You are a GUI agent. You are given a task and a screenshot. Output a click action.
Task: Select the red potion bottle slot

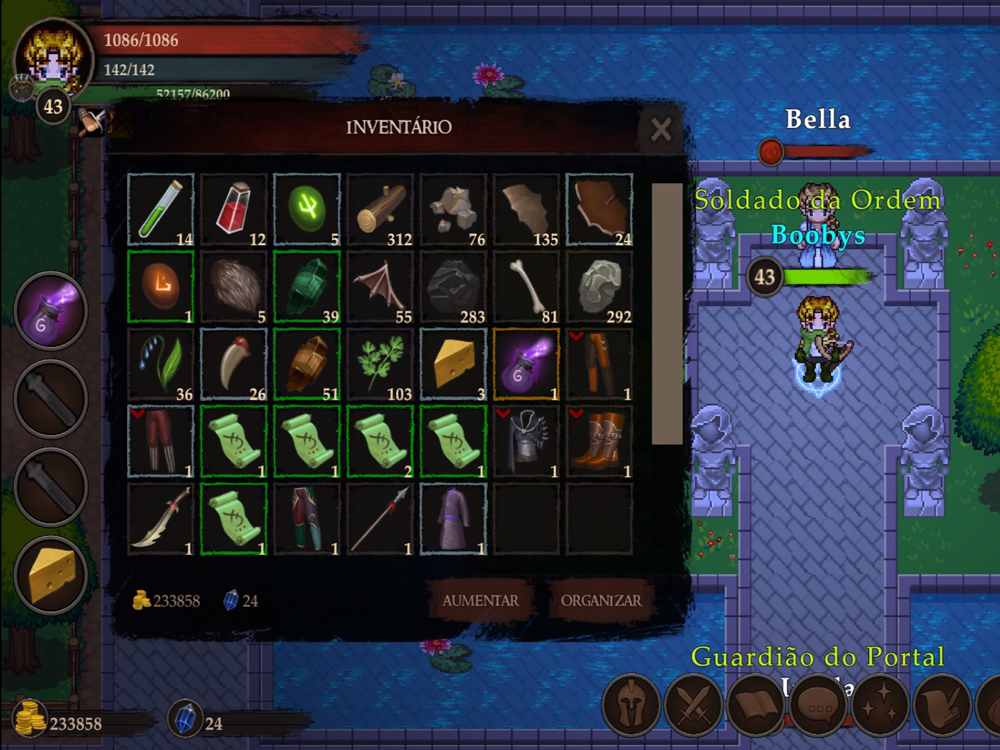(x=234, y=209)
